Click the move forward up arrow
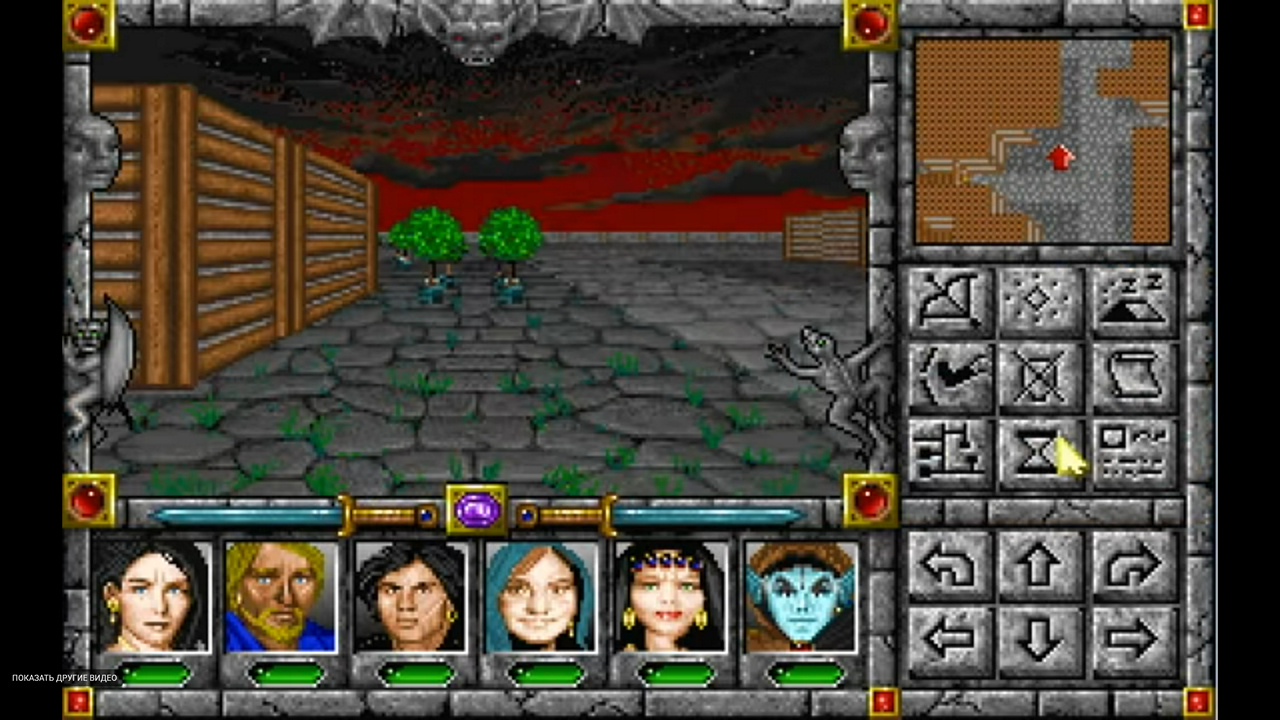Image resolution: width=1280 pixels, height=720 pixels. (1041, 566)
